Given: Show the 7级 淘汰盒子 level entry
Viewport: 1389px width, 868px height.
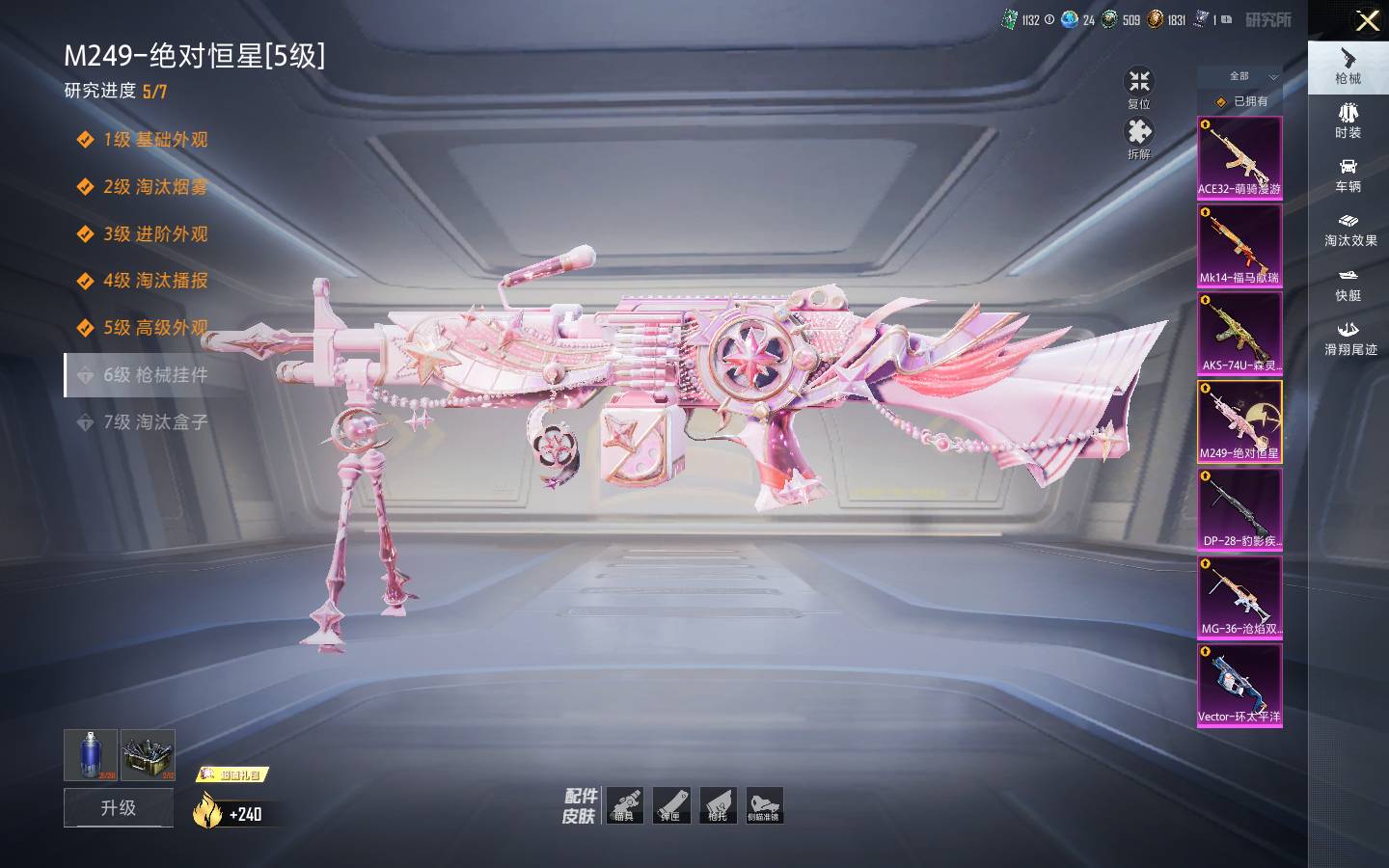Looking at the screenshot, I should pos(154,421).
